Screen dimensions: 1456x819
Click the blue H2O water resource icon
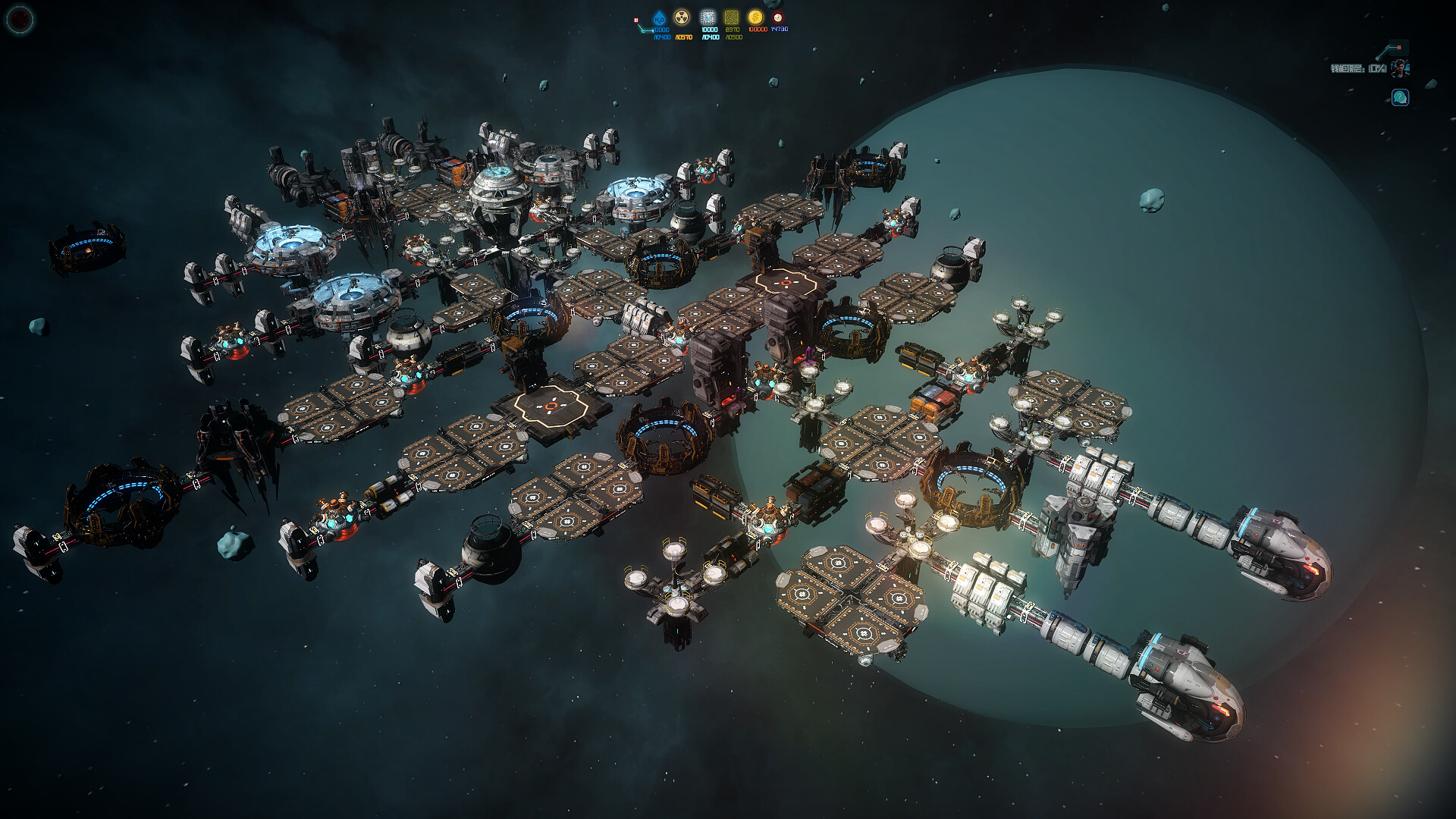(659, 17)
